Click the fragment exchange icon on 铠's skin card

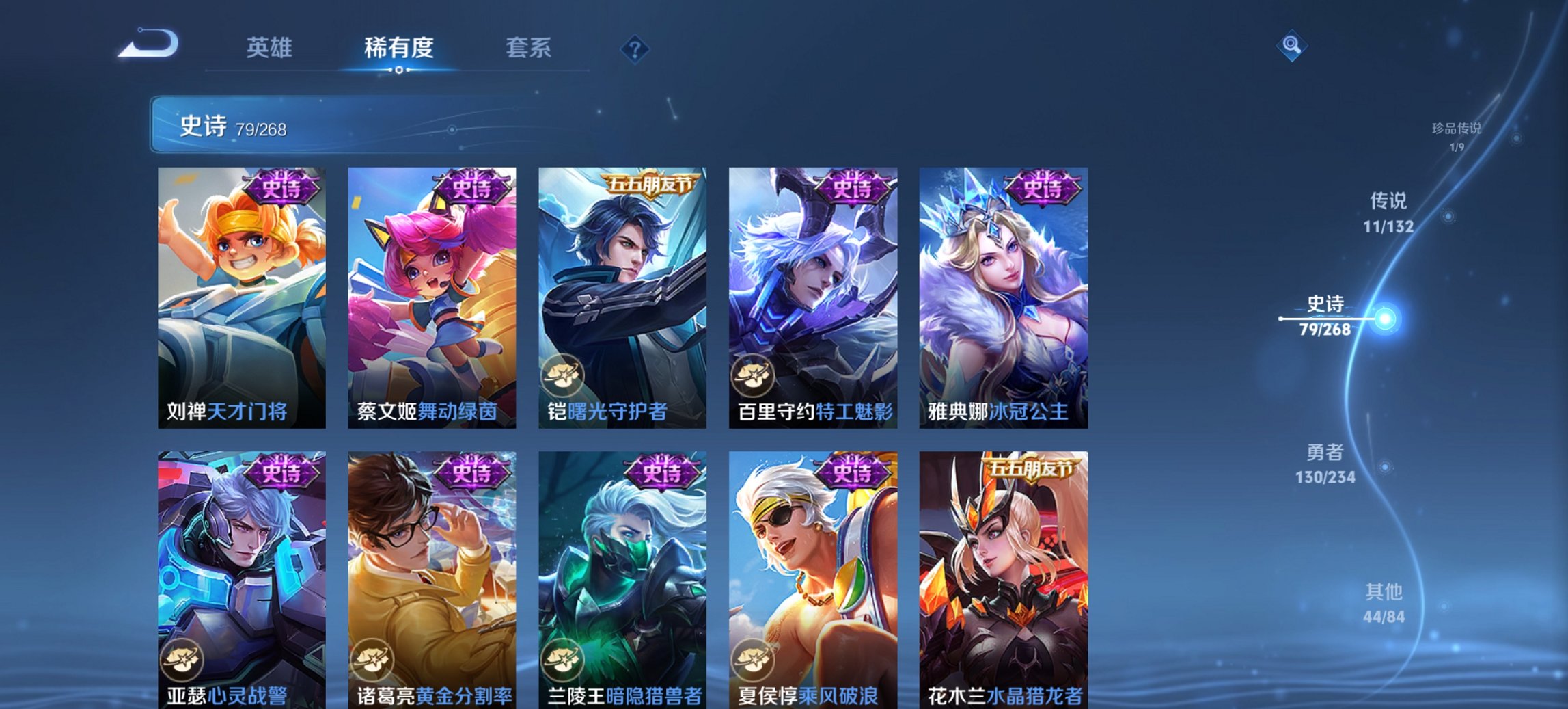[564, 377]
